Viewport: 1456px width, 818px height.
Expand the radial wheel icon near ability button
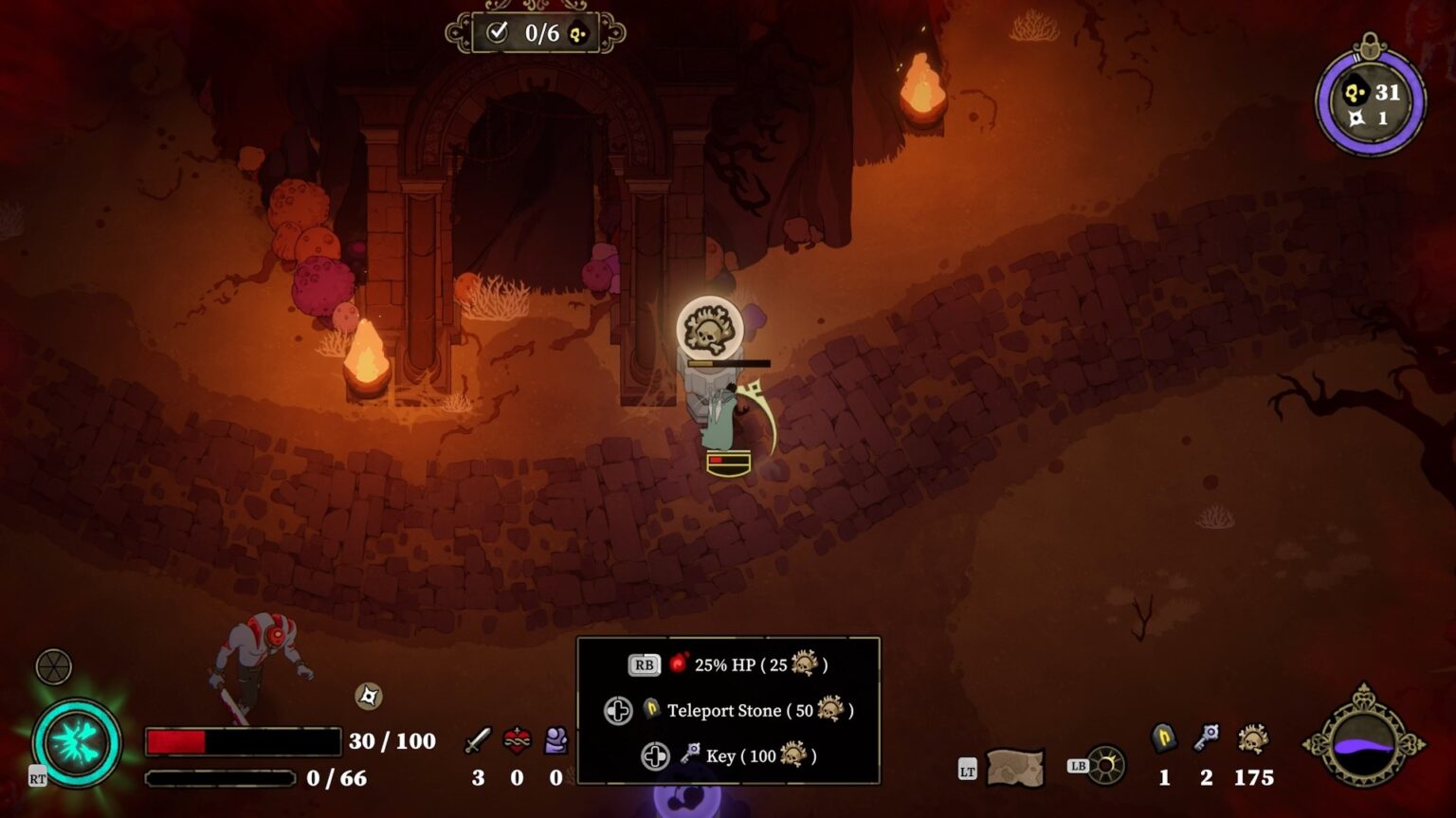click(53, 666)
